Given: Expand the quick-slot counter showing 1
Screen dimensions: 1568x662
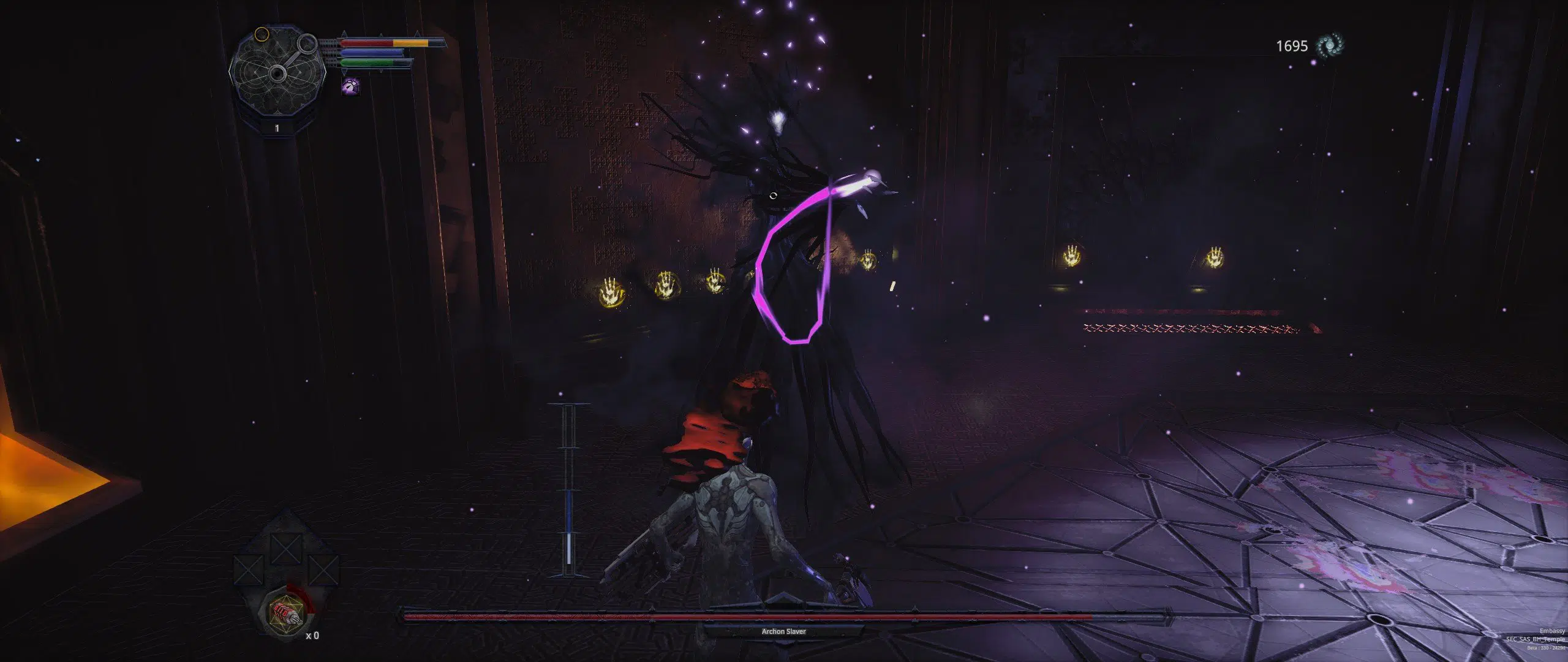Looking at the screenshot, I should coord(277,128).
